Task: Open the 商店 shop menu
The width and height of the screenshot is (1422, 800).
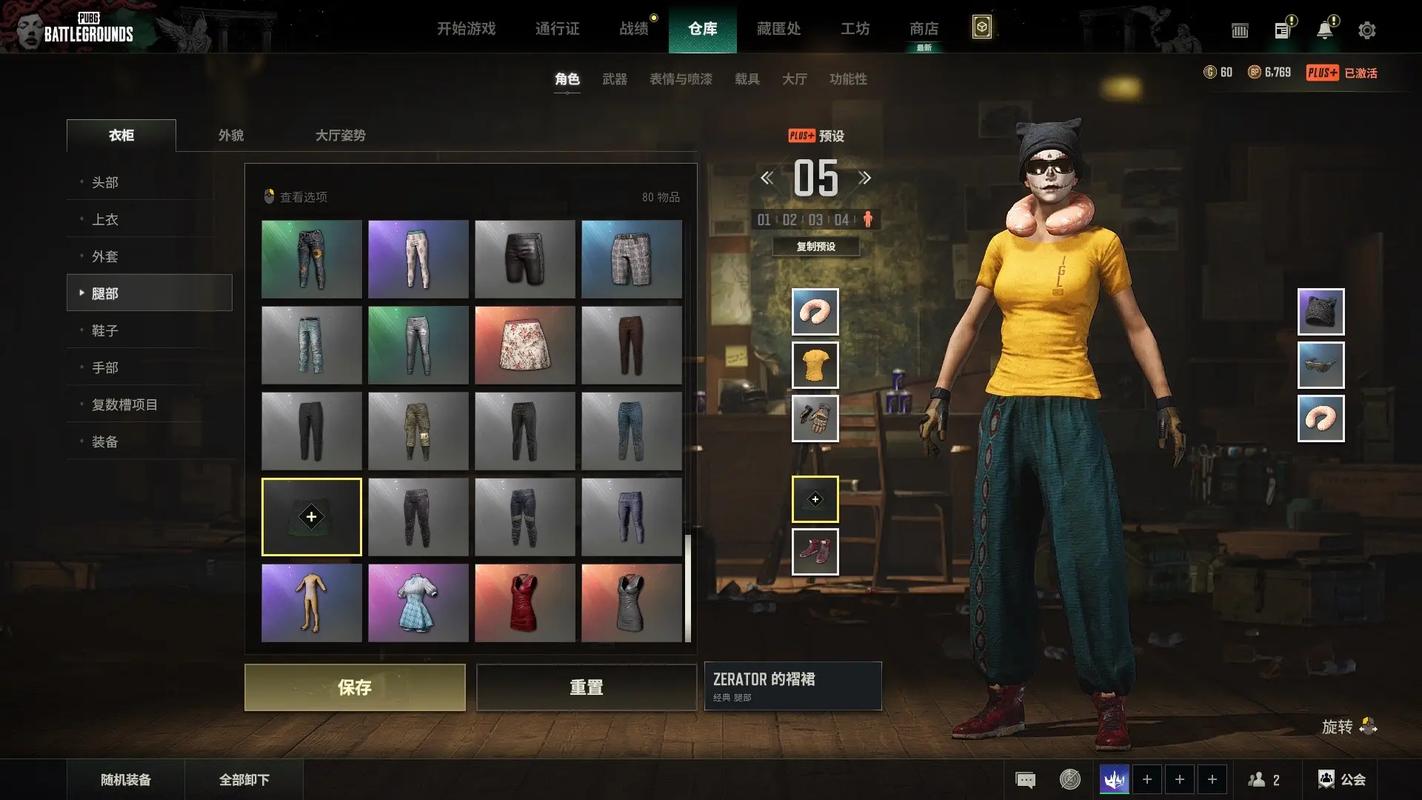Action: click(x=924, y=28)
